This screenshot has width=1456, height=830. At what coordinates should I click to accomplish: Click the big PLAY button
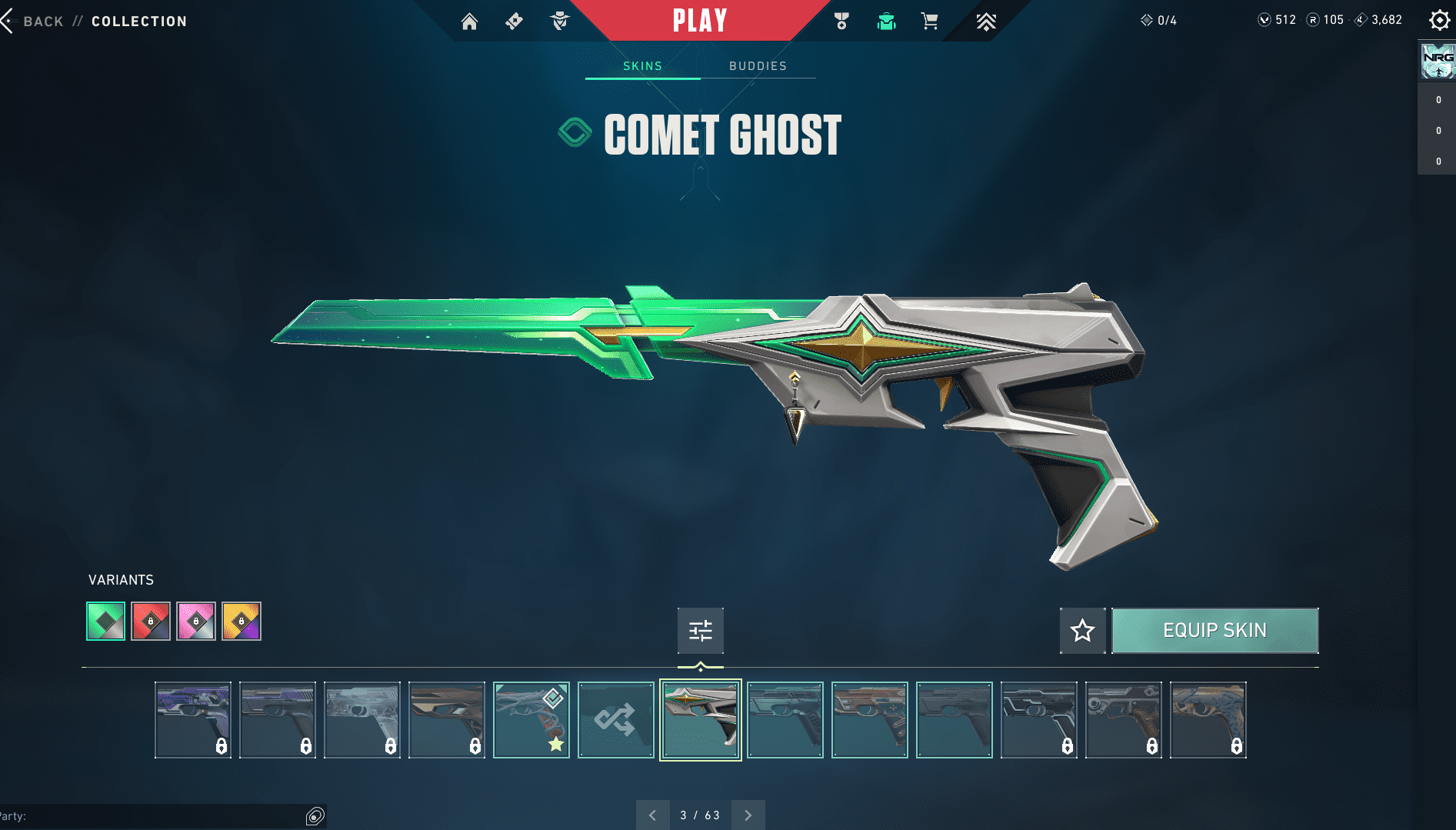coord(700,21)
